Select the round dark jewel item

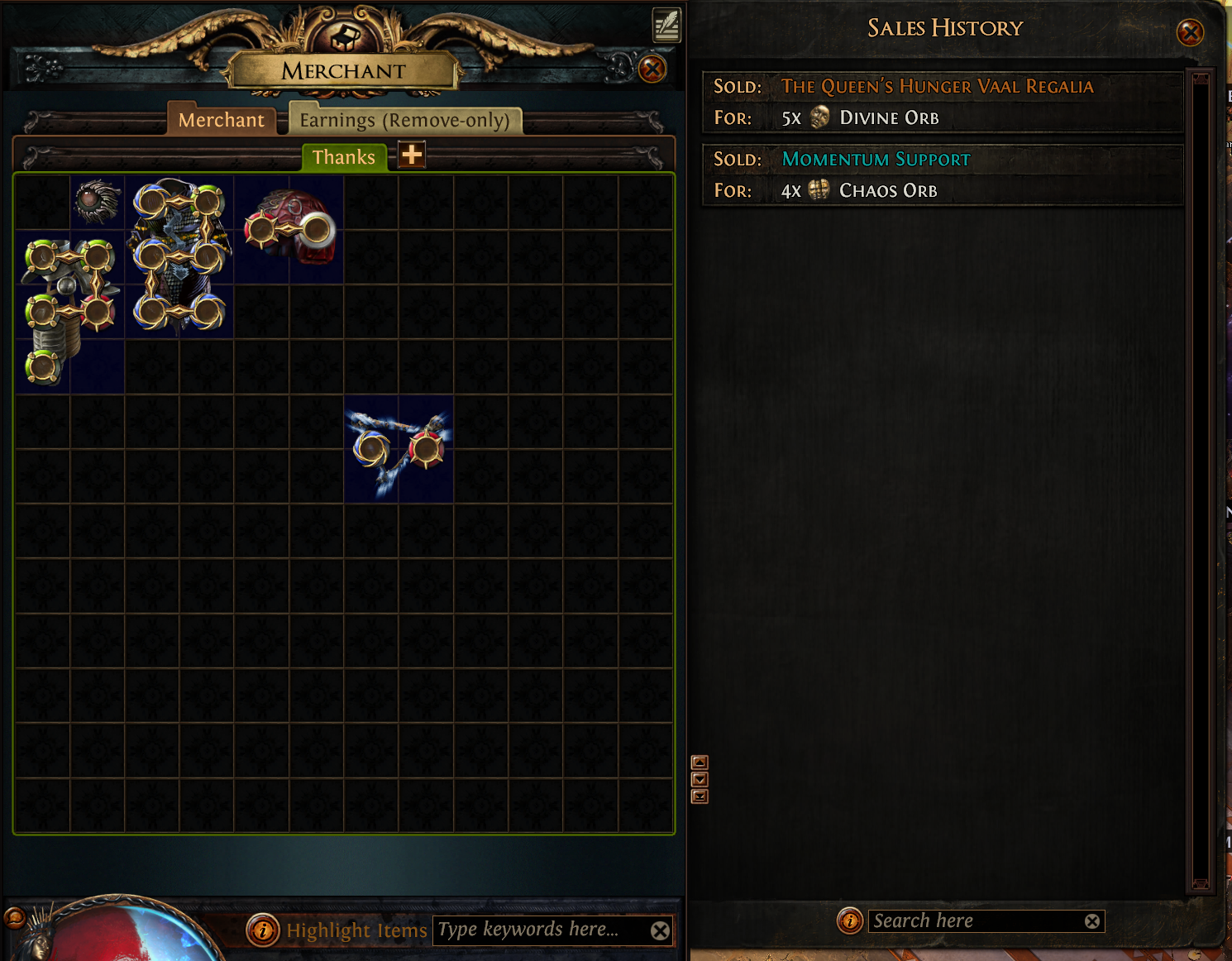98,201
